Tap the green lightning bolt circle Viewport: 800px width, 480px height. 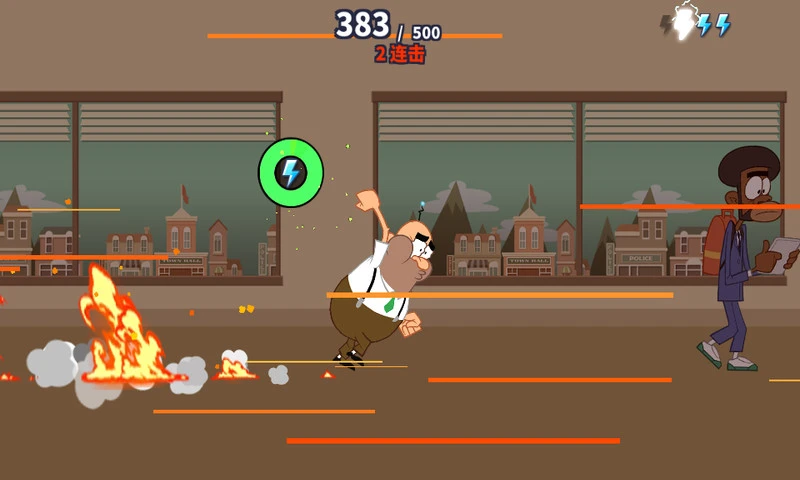click(x=291, y=172)
